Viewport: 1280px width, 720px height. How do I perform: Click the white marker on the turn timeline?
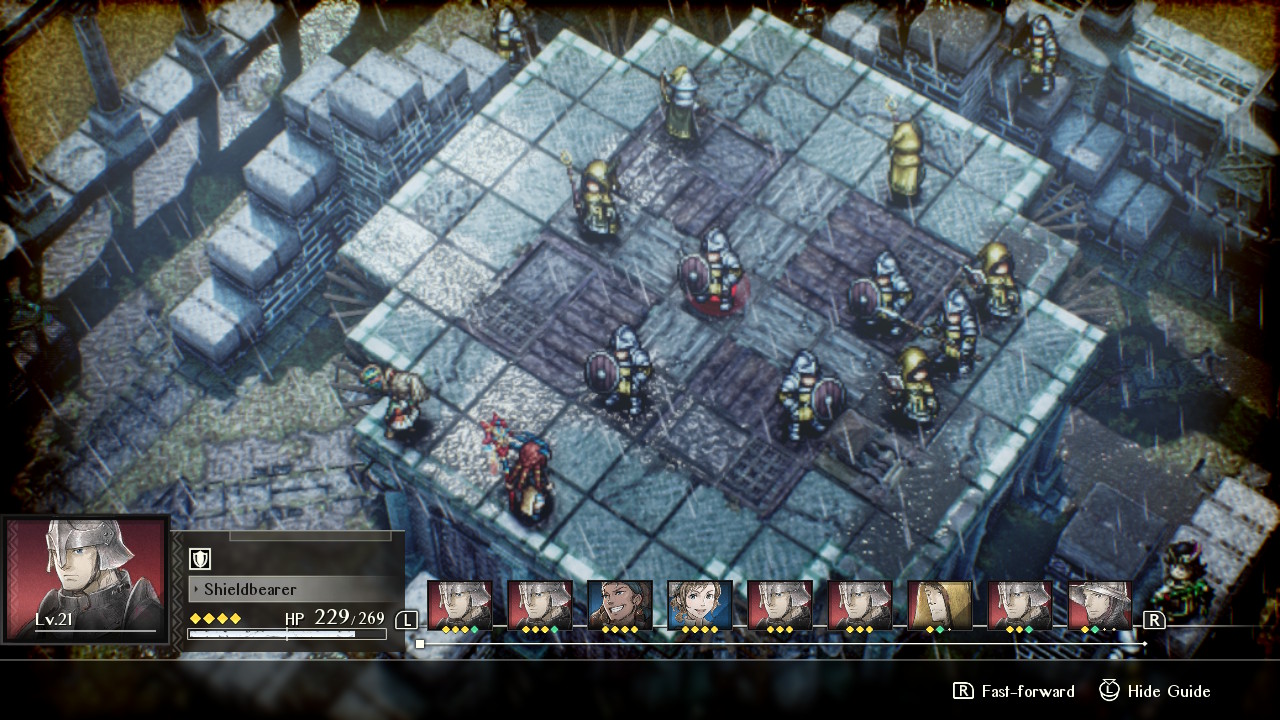(x=418, y=644)
